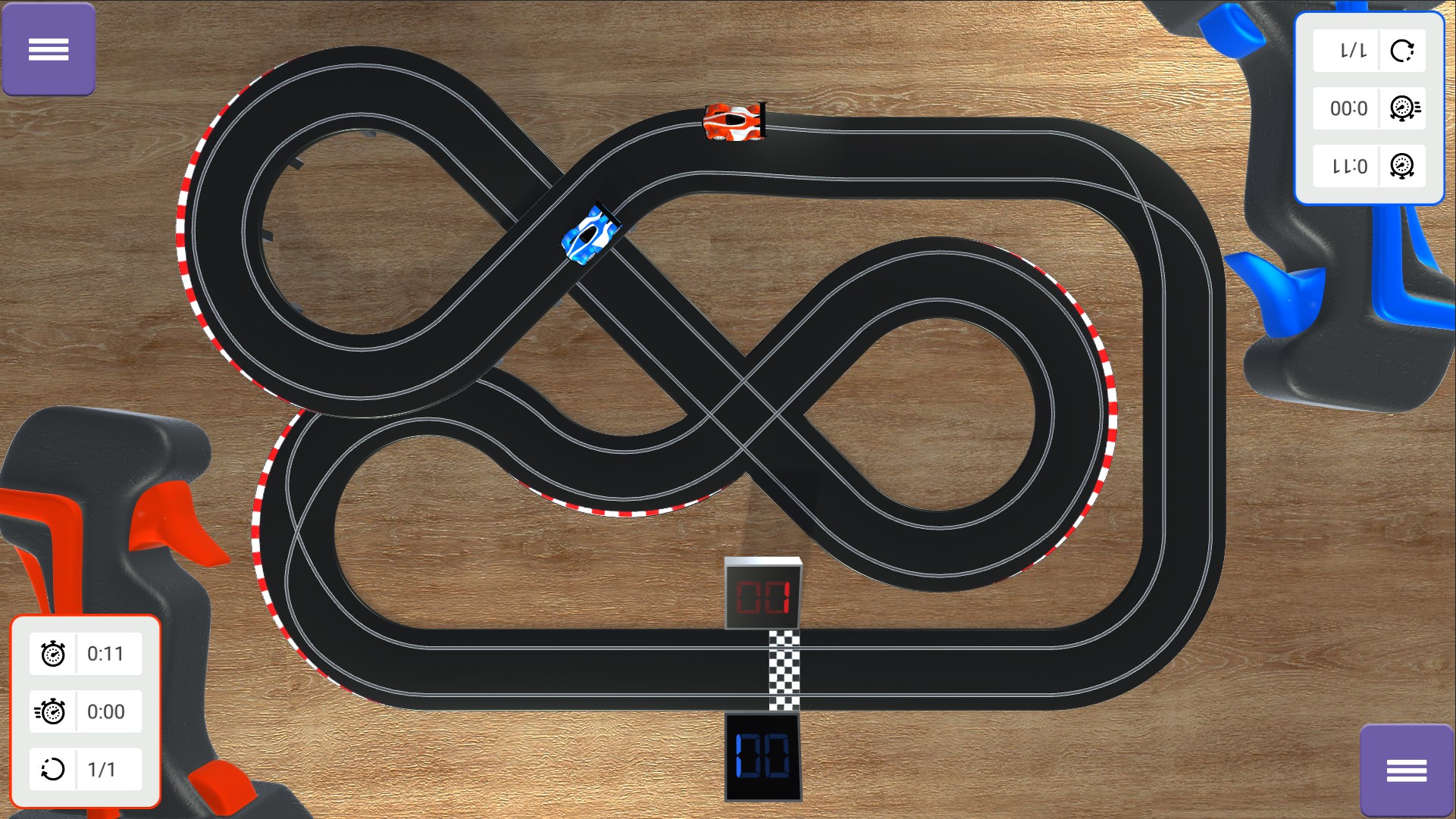Screen dimensions: 1456x819
Task: Open the purple hamburger menu at top-left
Action: click(x=49, y=49)
